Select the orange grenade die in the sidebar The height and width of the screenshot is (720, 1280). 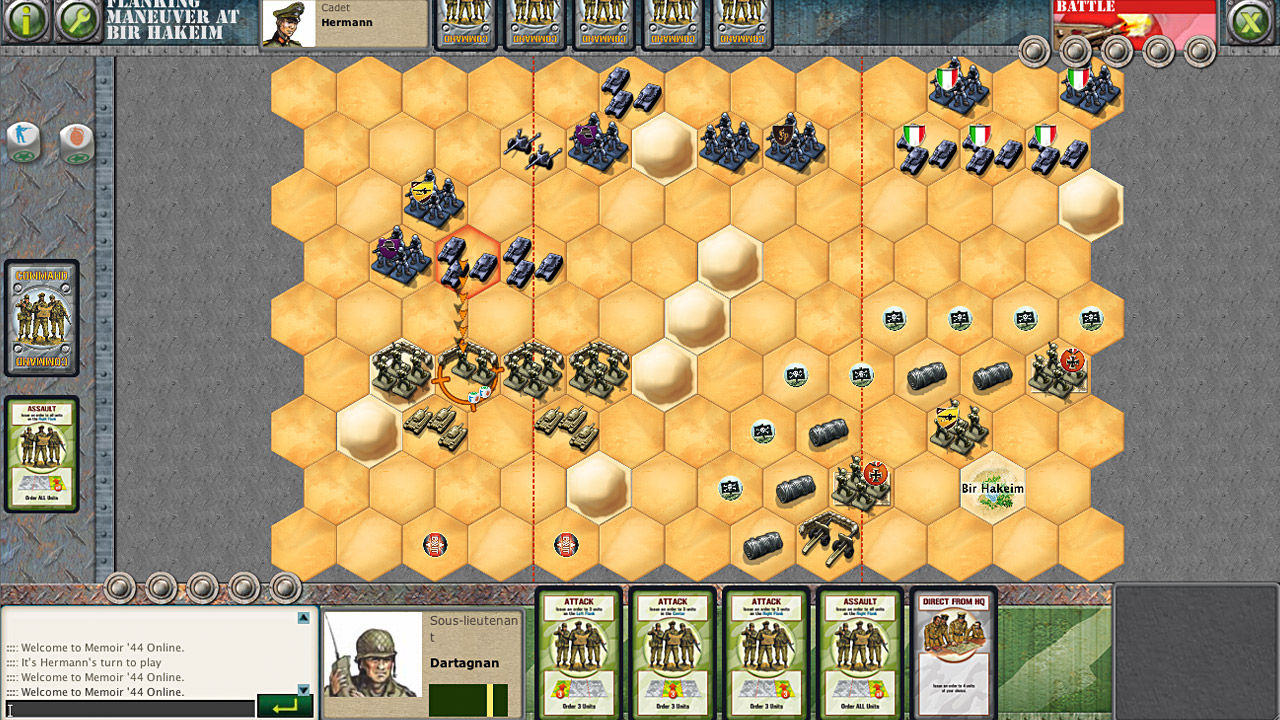(x=78, y=144)
